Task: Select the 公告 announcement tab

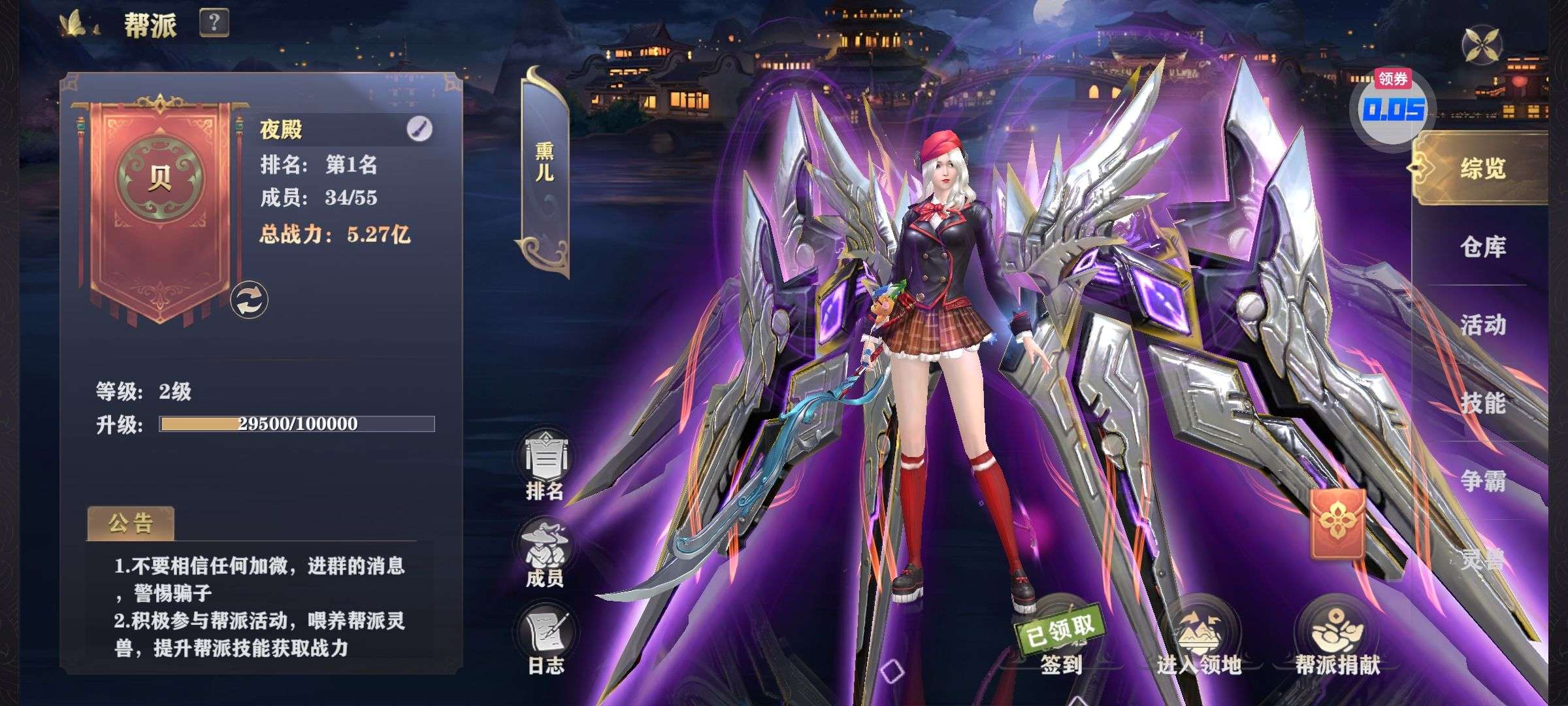Action: point(131,524)
